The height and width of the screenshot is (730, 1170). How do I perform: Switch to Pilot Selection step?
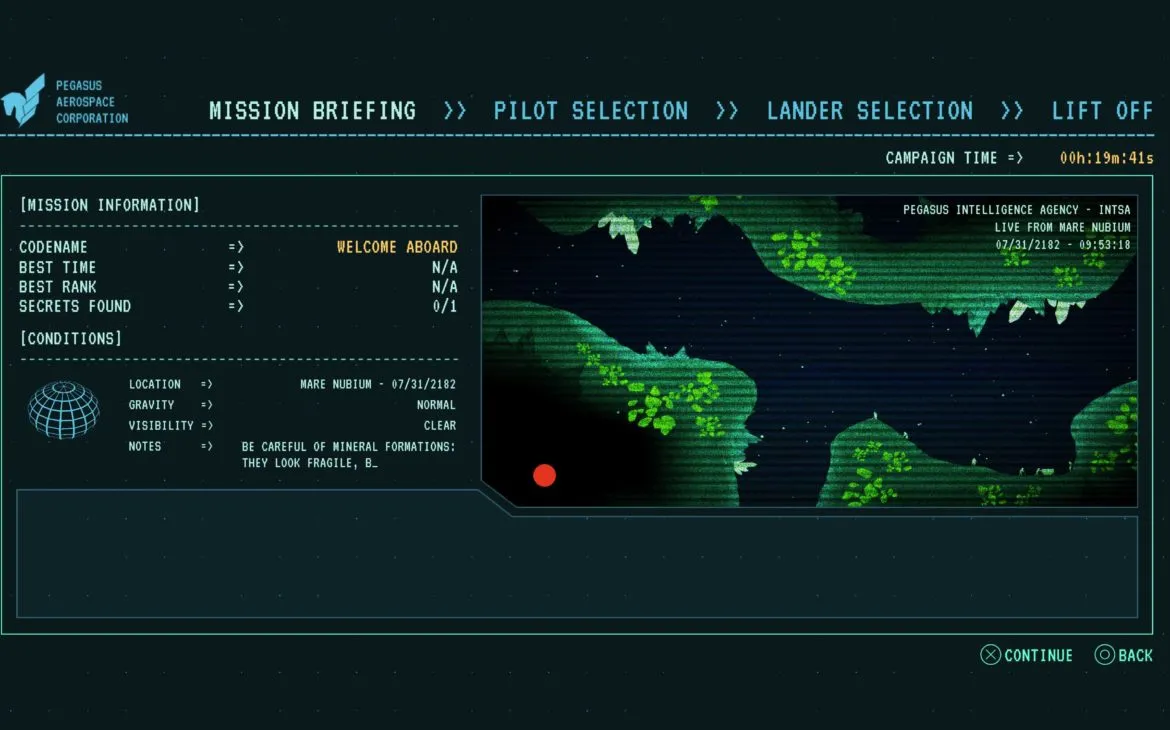pos(590,111)
